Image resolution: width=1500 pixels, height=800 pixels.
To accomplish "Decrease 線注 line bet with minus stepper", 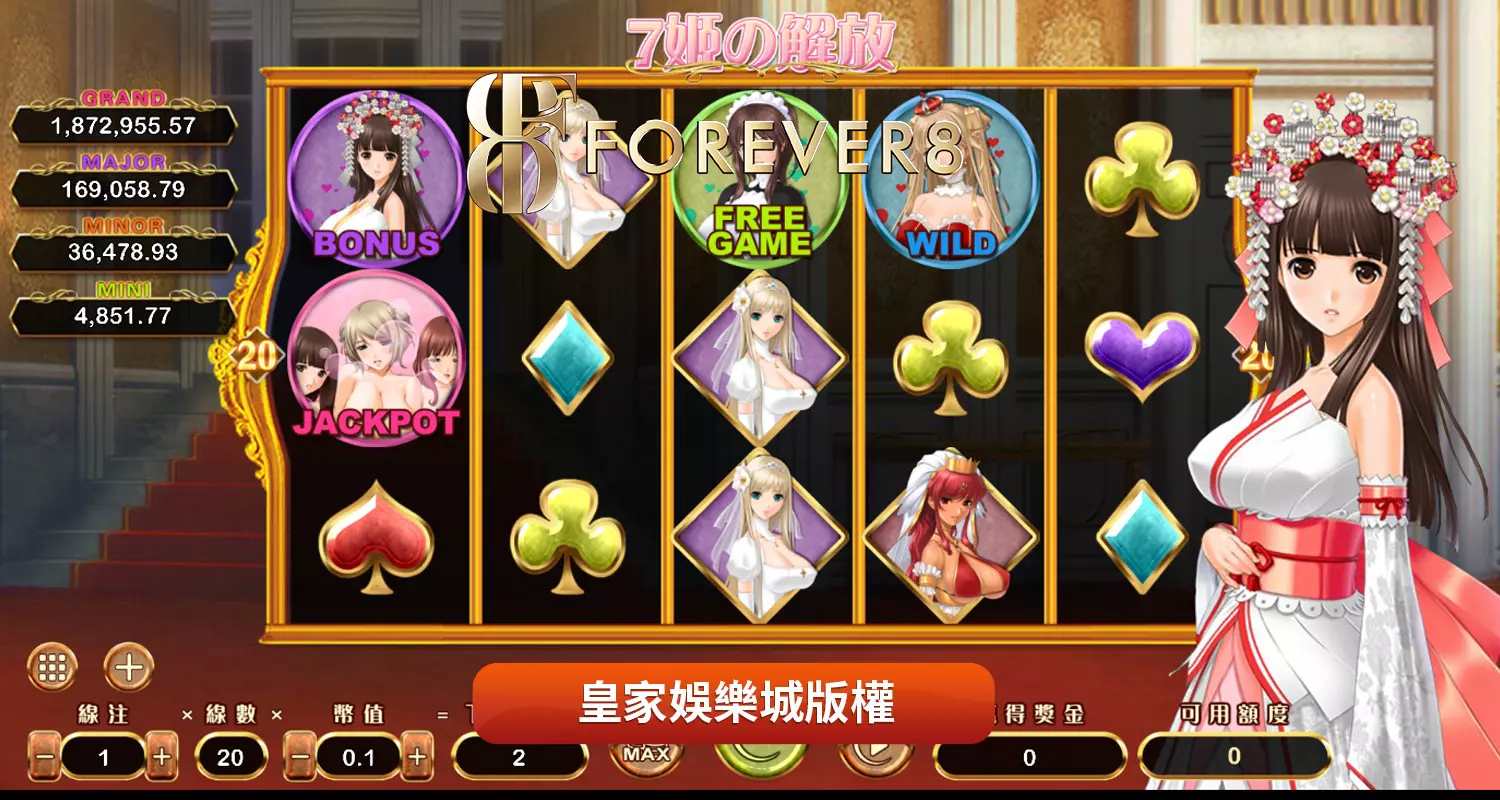I will click(x=42, y=759).
